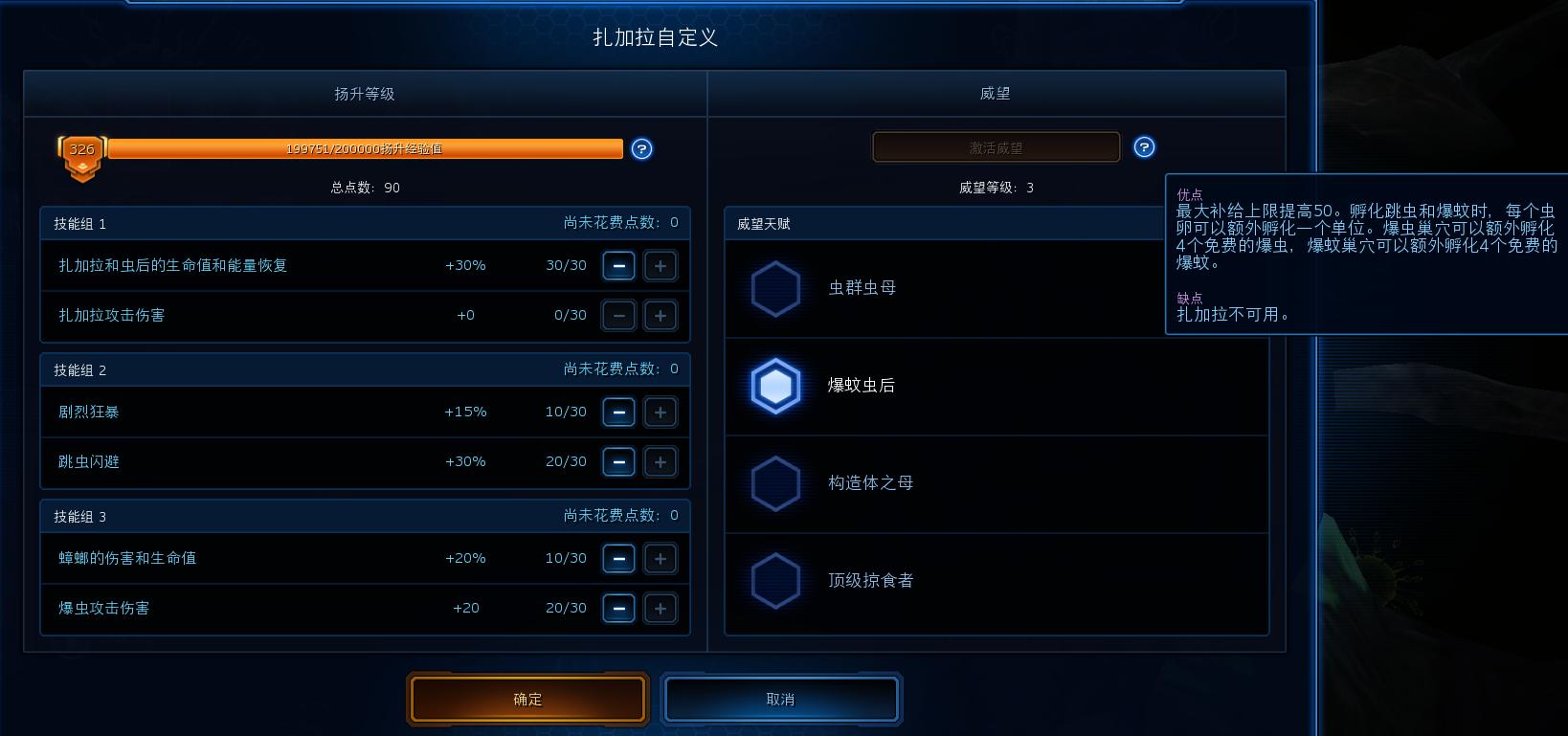Screen dimensions: 1568x736
Task: Decrease 蟑螂的伤害和生命值 points
Action: 618,558
